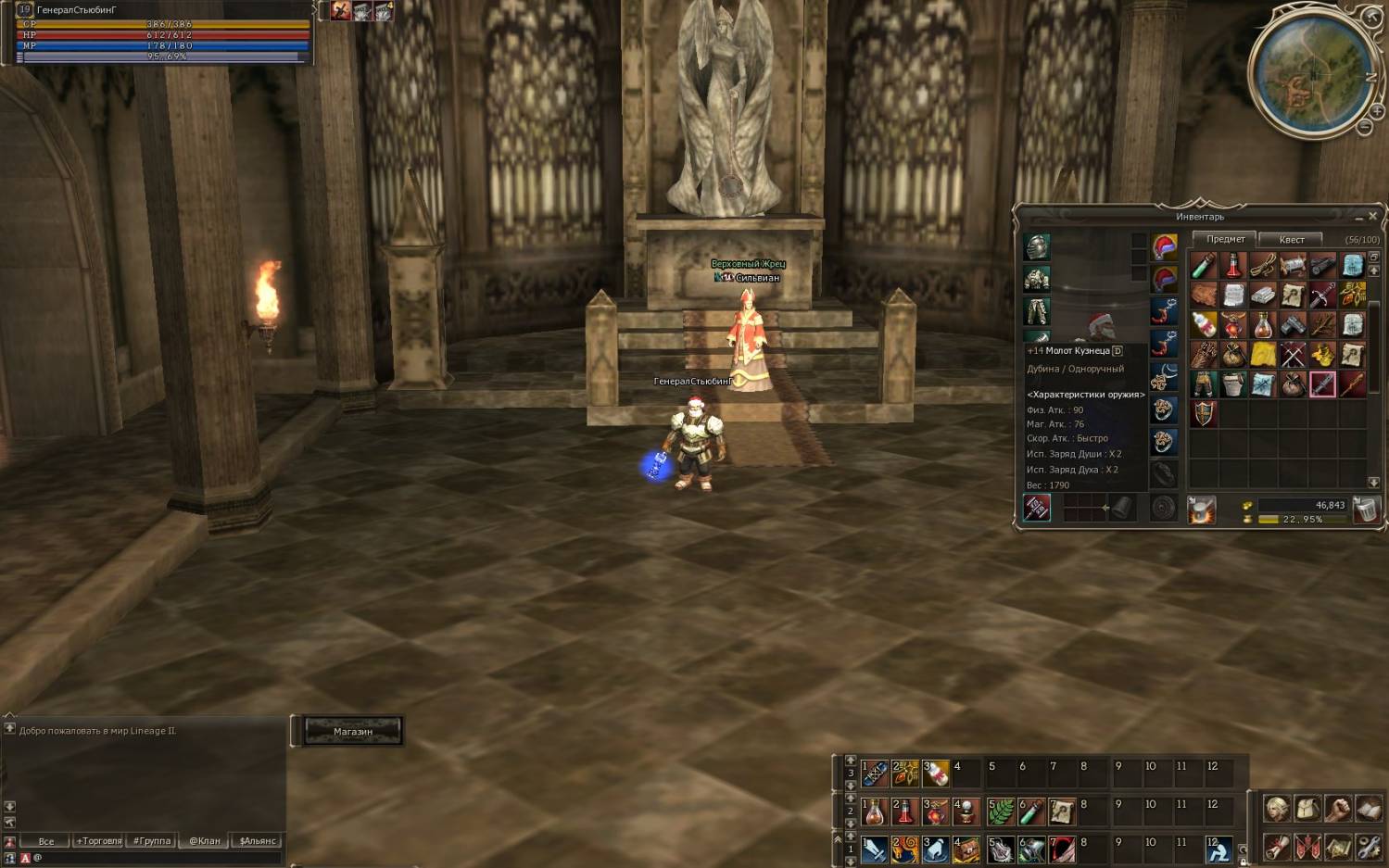Show the @Клан chat tab
The height and width of the screenshot is (868, 1389).
[204, 841]
